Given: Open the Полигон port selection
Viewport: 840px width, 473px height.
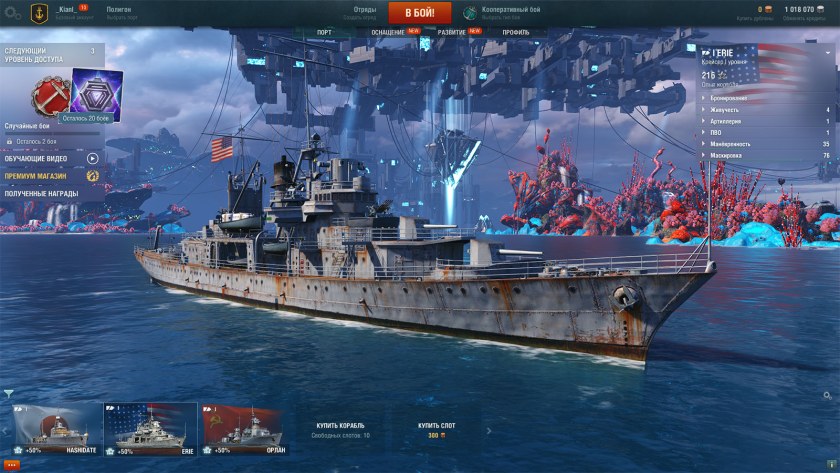Looking at the screenshot, I should (x=119, y=11).
